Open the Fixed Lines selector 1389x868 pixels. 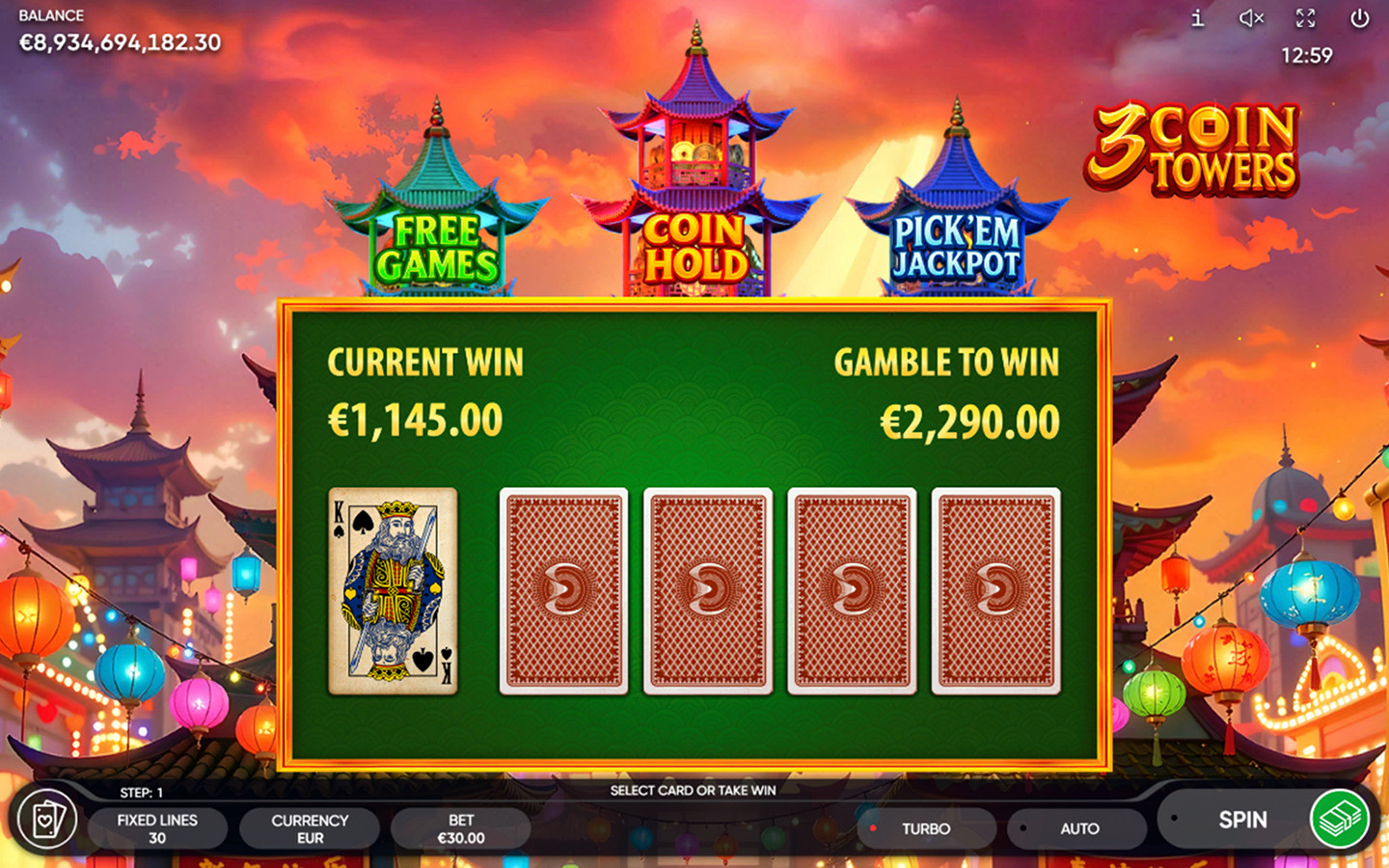point(157,828)
